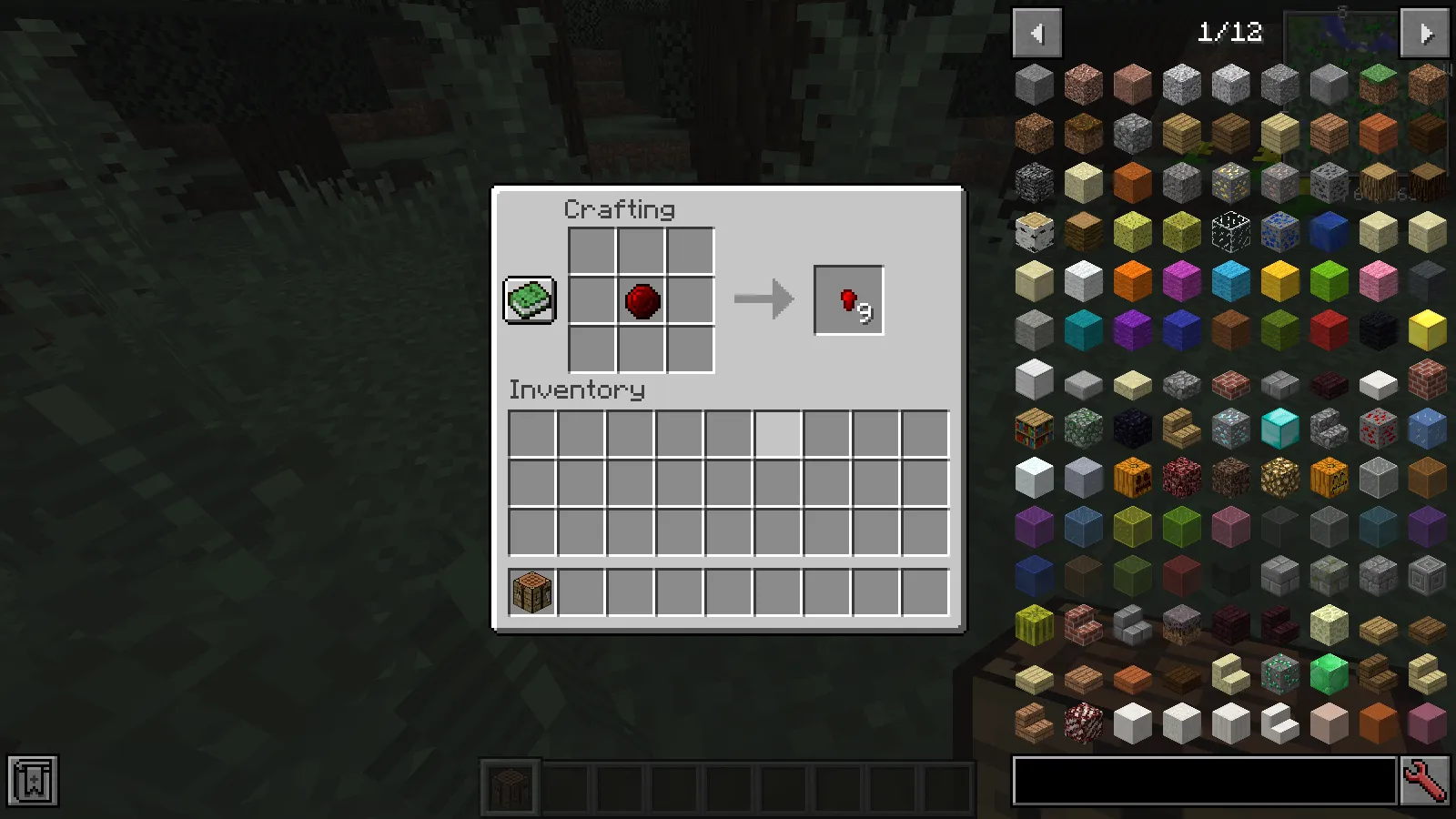Select the diamond block in the item panel

1279,427
